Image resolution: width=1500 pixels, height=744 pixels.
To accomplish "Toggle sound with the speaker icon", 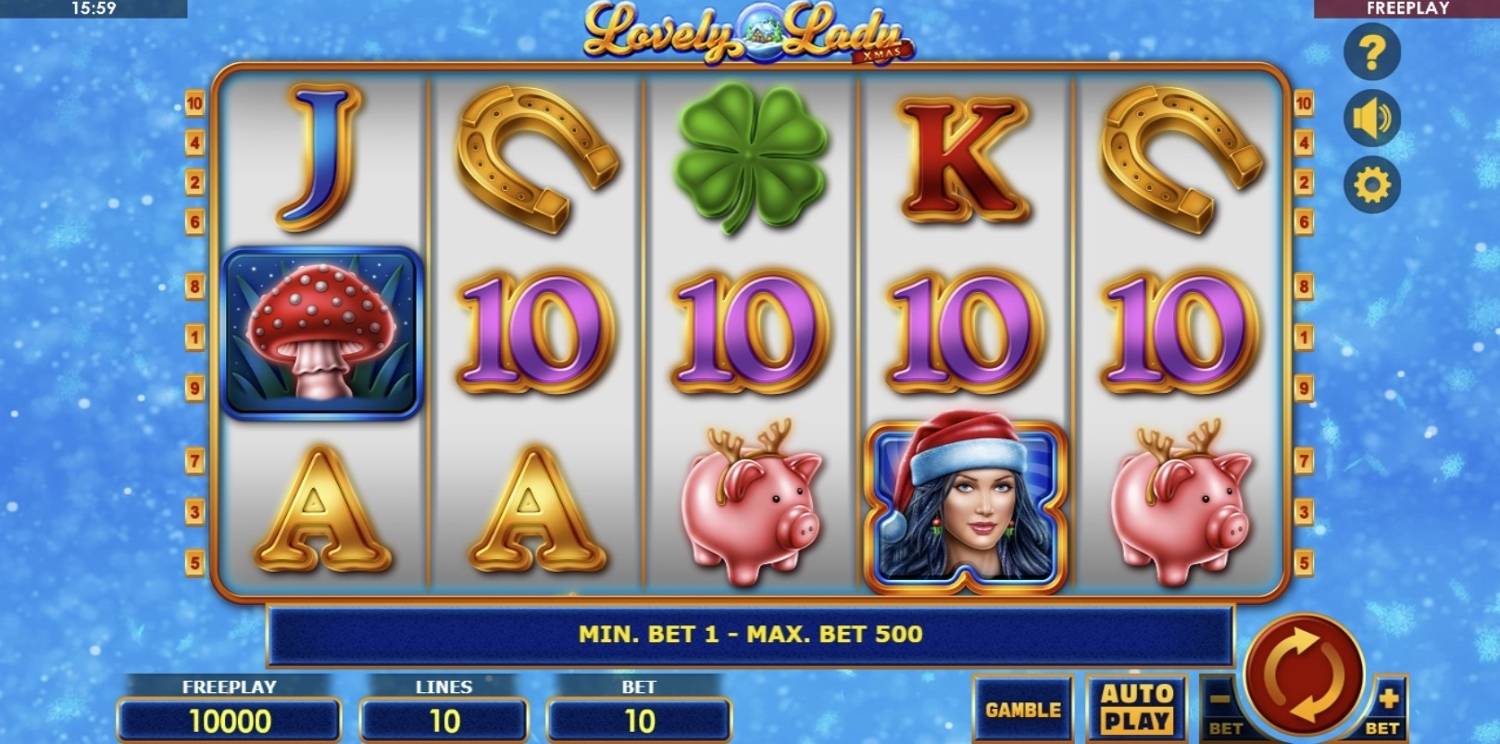I will click(1371, 118).
